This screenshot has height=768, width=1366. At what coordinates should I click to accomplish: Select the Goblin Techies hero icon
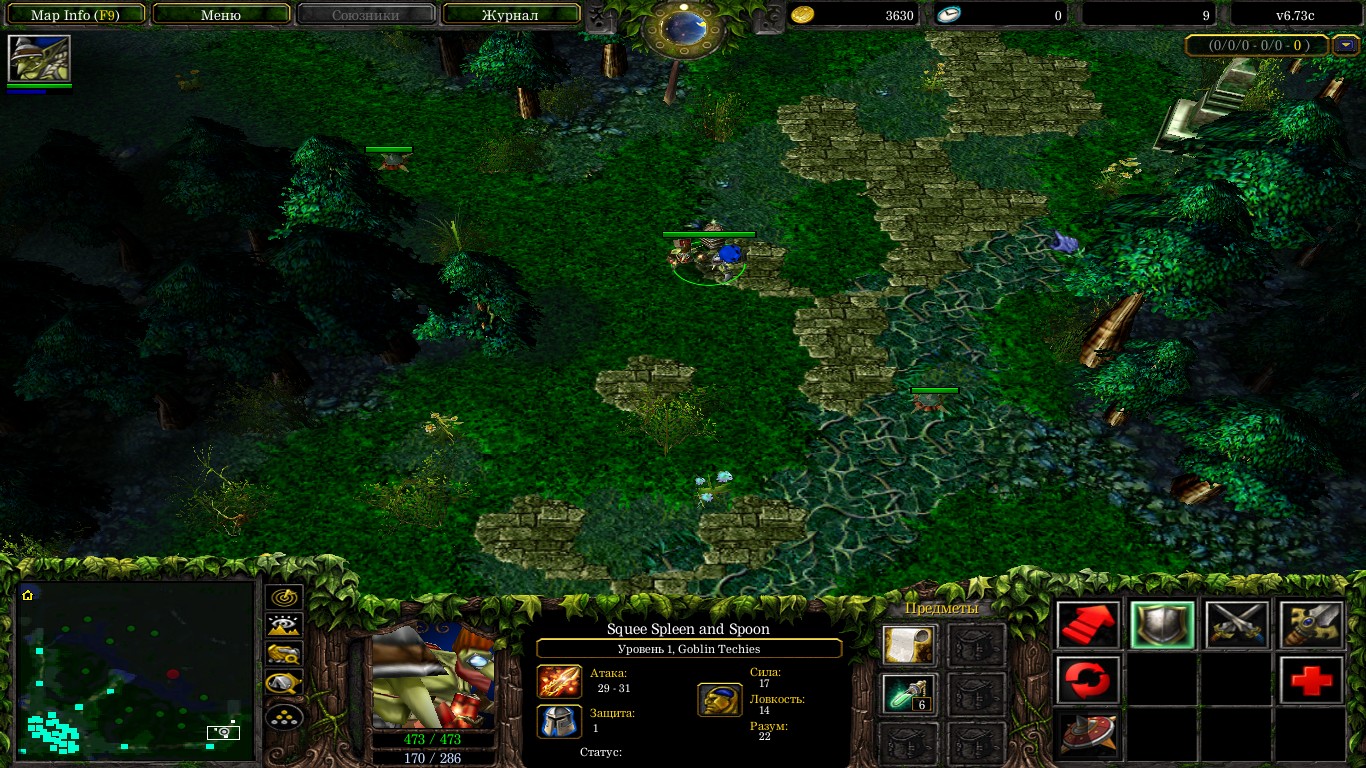(39, 58)
